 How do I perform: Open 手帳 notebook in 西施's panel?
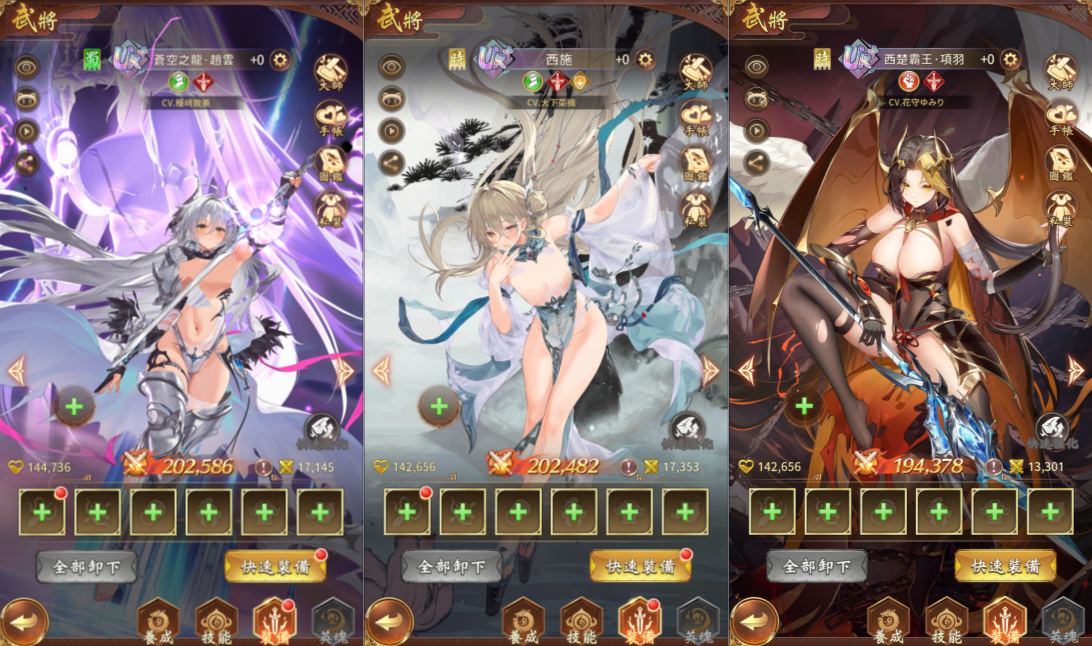[695, 118]
